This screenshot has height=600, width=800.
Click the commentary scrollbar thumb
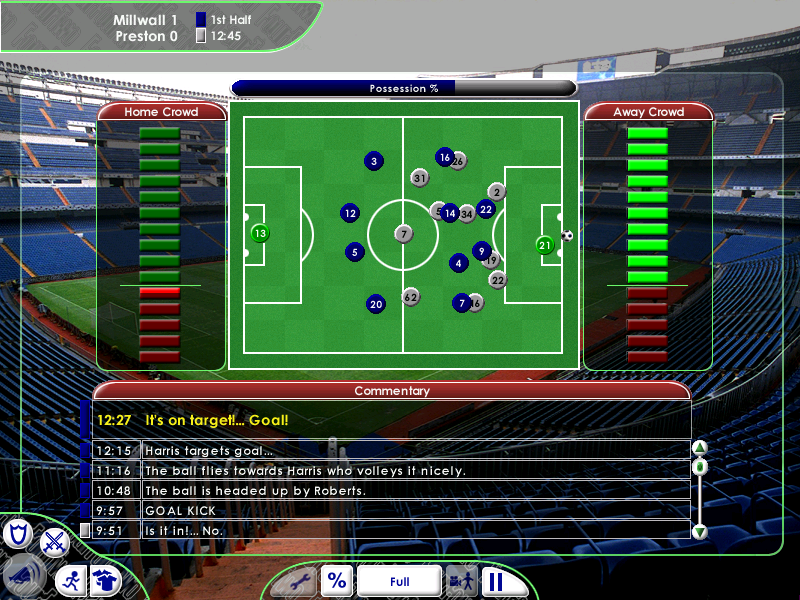[700, 467]
